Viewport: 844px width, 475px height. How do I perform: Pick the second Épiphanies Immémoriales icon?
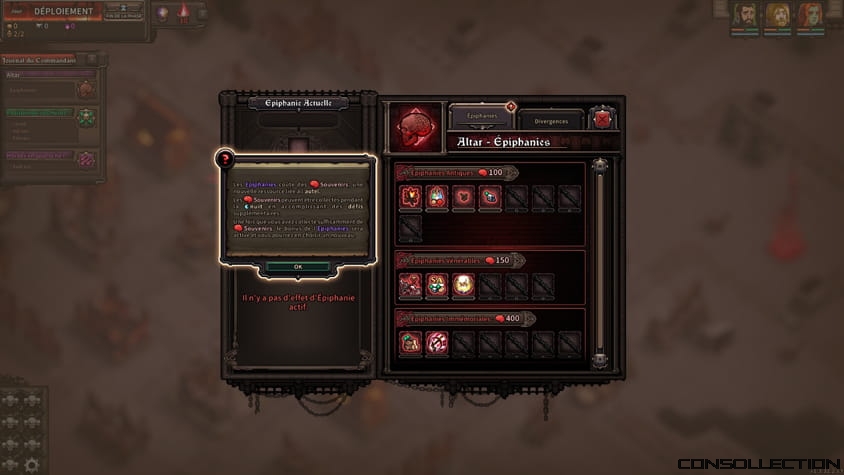(x=436, y=343)
